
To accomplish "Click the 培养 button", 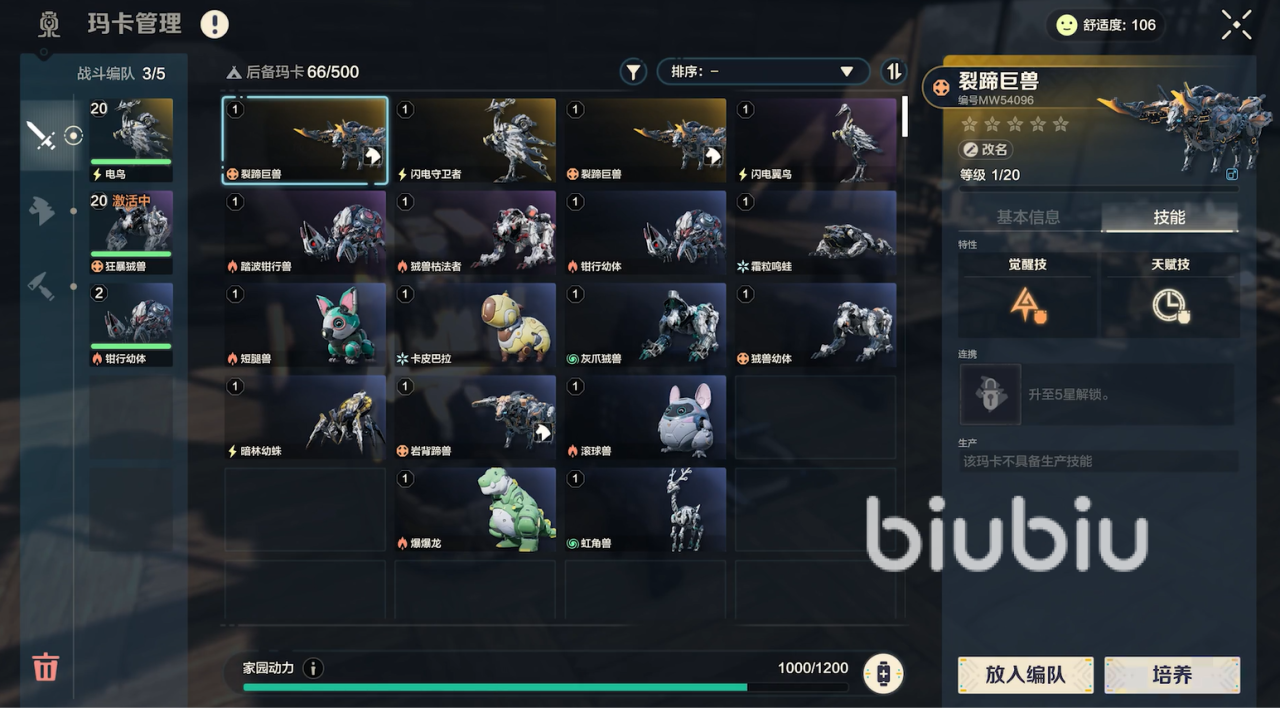I will (1172, 675).
